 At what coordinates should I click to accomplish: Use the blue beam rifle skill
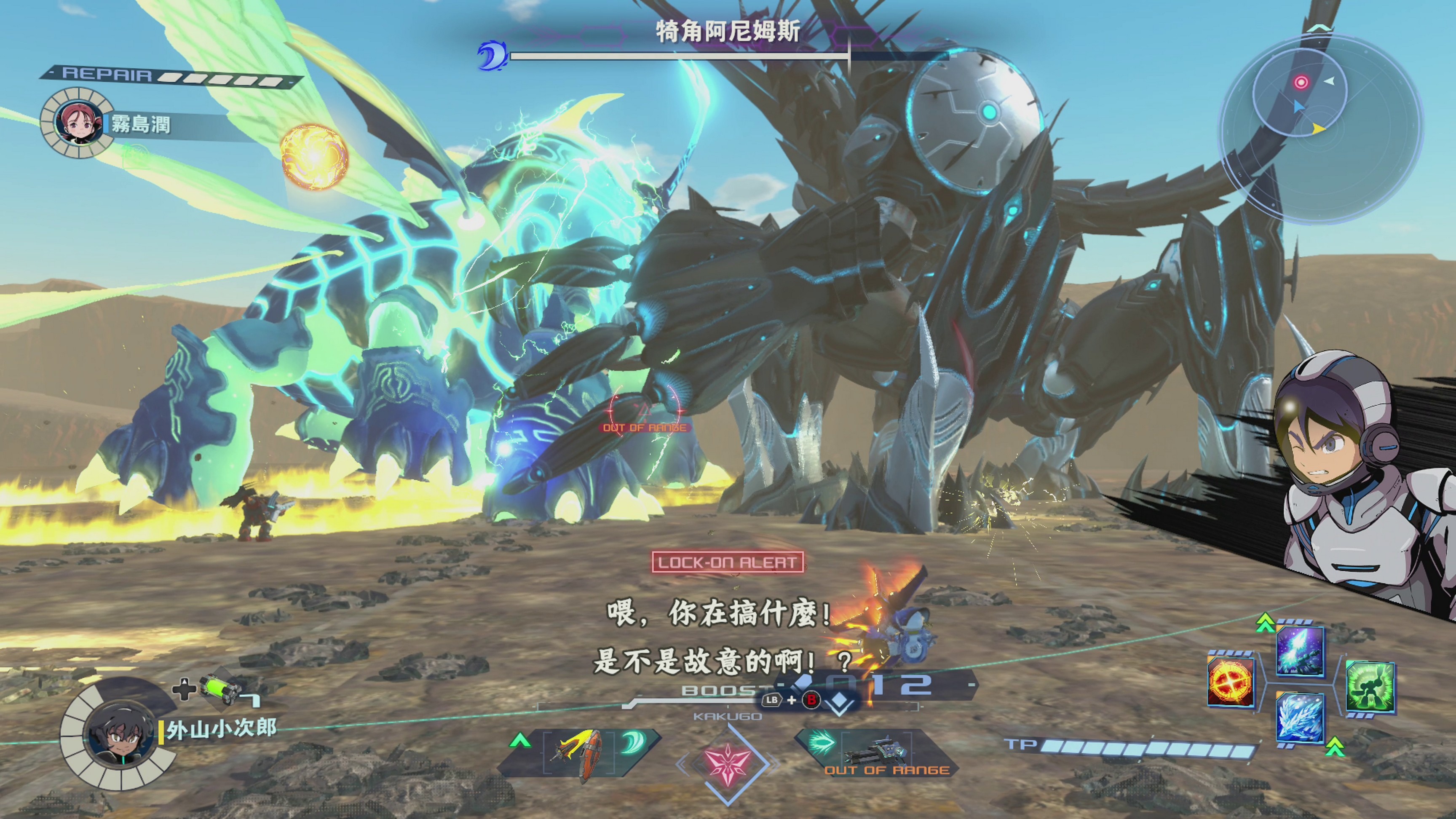1300,650
